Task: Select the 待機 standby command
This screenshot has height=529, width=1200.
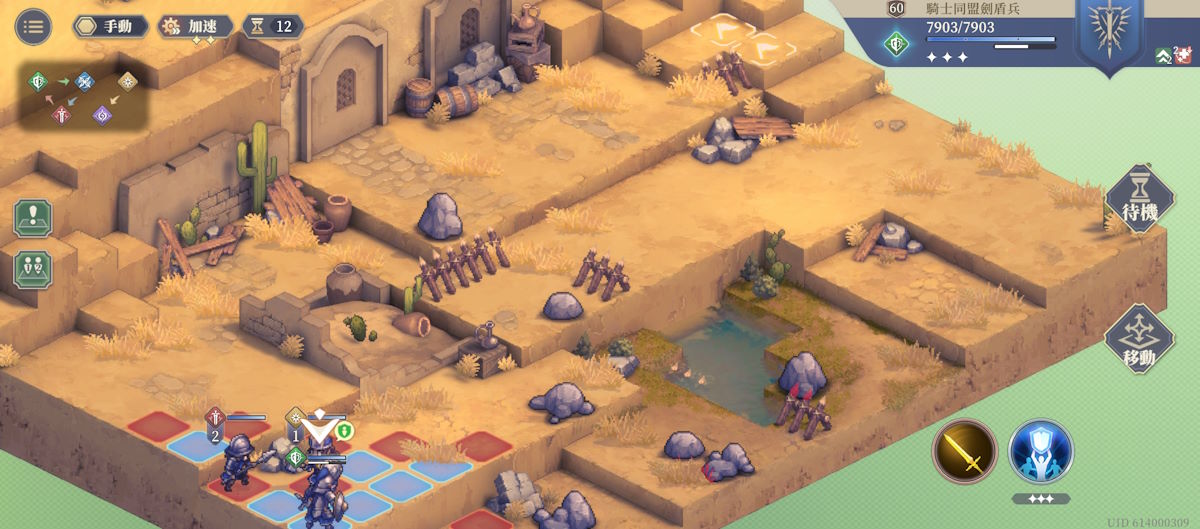Action: [1140, 199]
